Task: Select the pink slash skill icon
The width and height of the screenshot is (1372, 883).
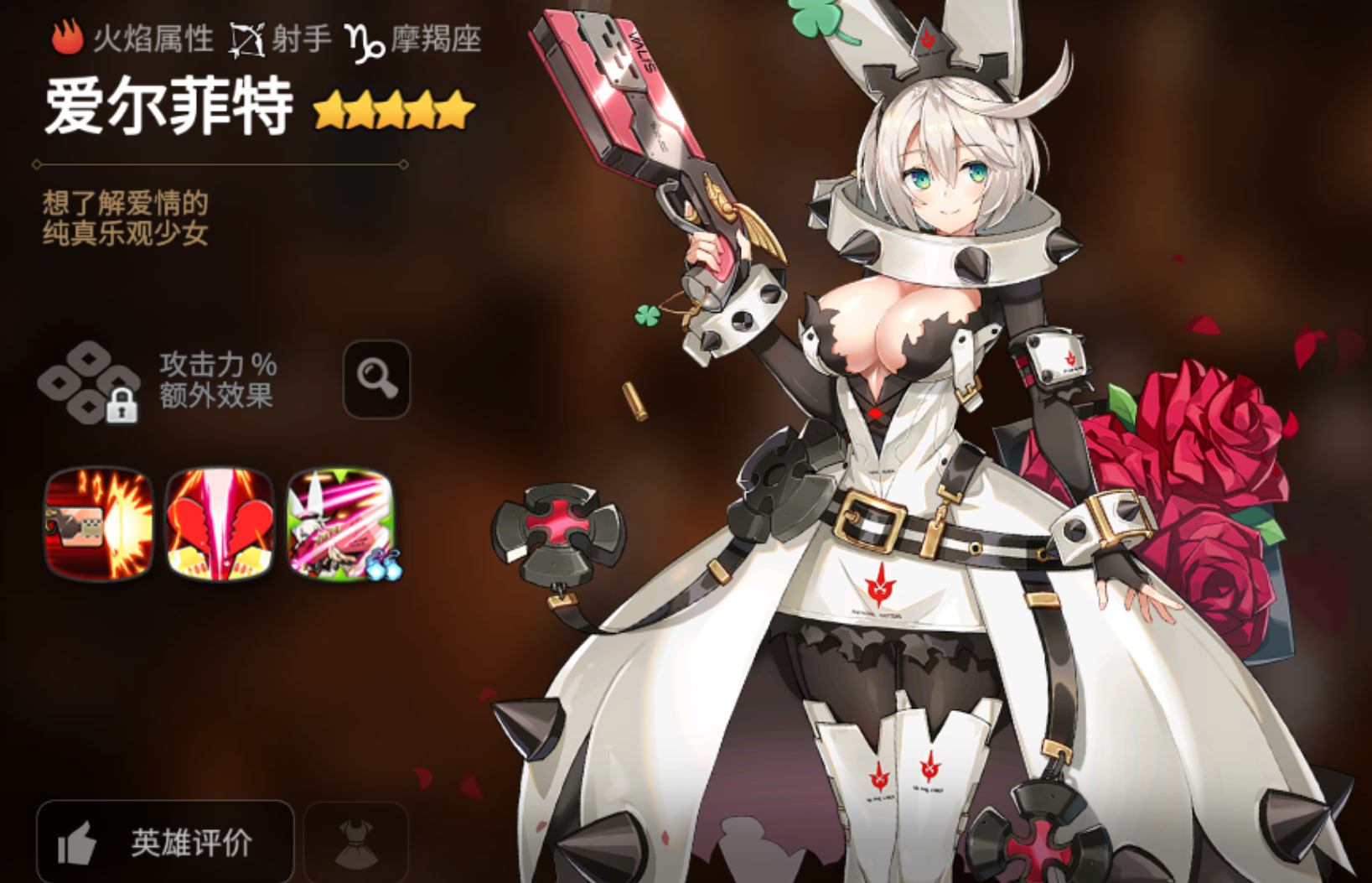Action: tap(341, 524)
